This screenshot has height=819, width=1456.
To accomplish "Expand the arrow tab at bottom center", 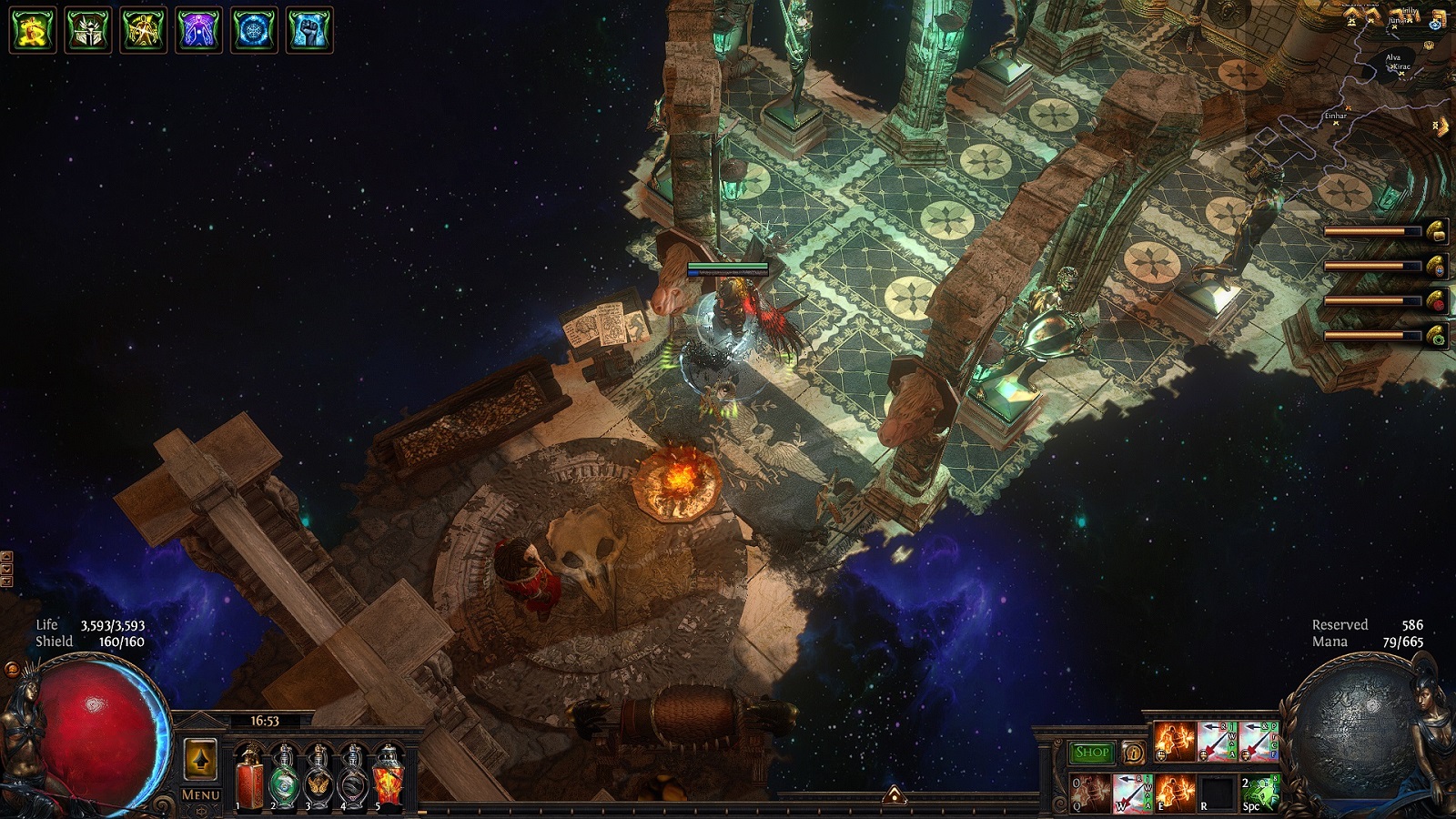I will 894,796.
